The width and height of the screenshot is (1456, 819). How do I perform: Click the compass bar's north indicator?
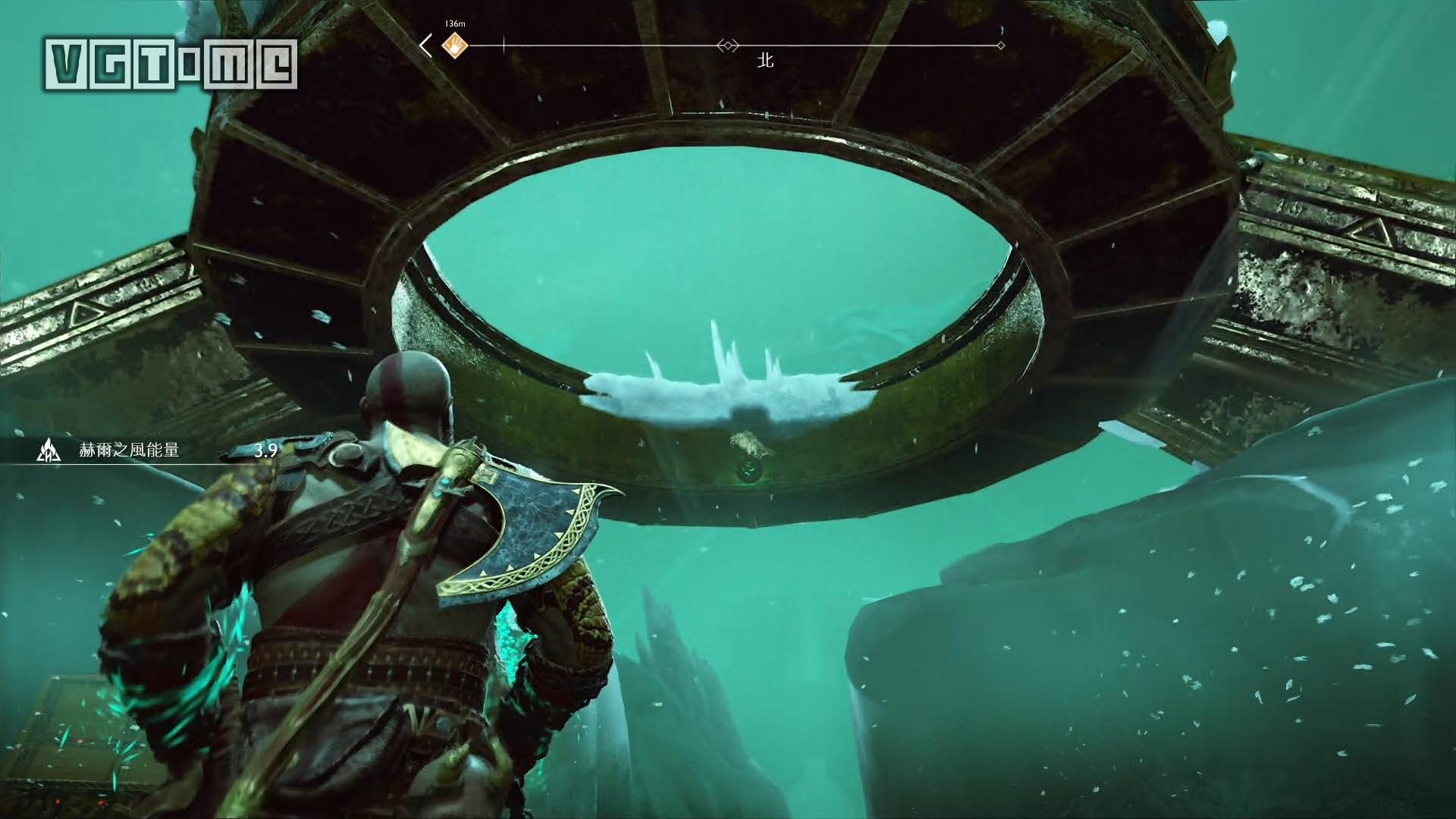click(765, 60)
